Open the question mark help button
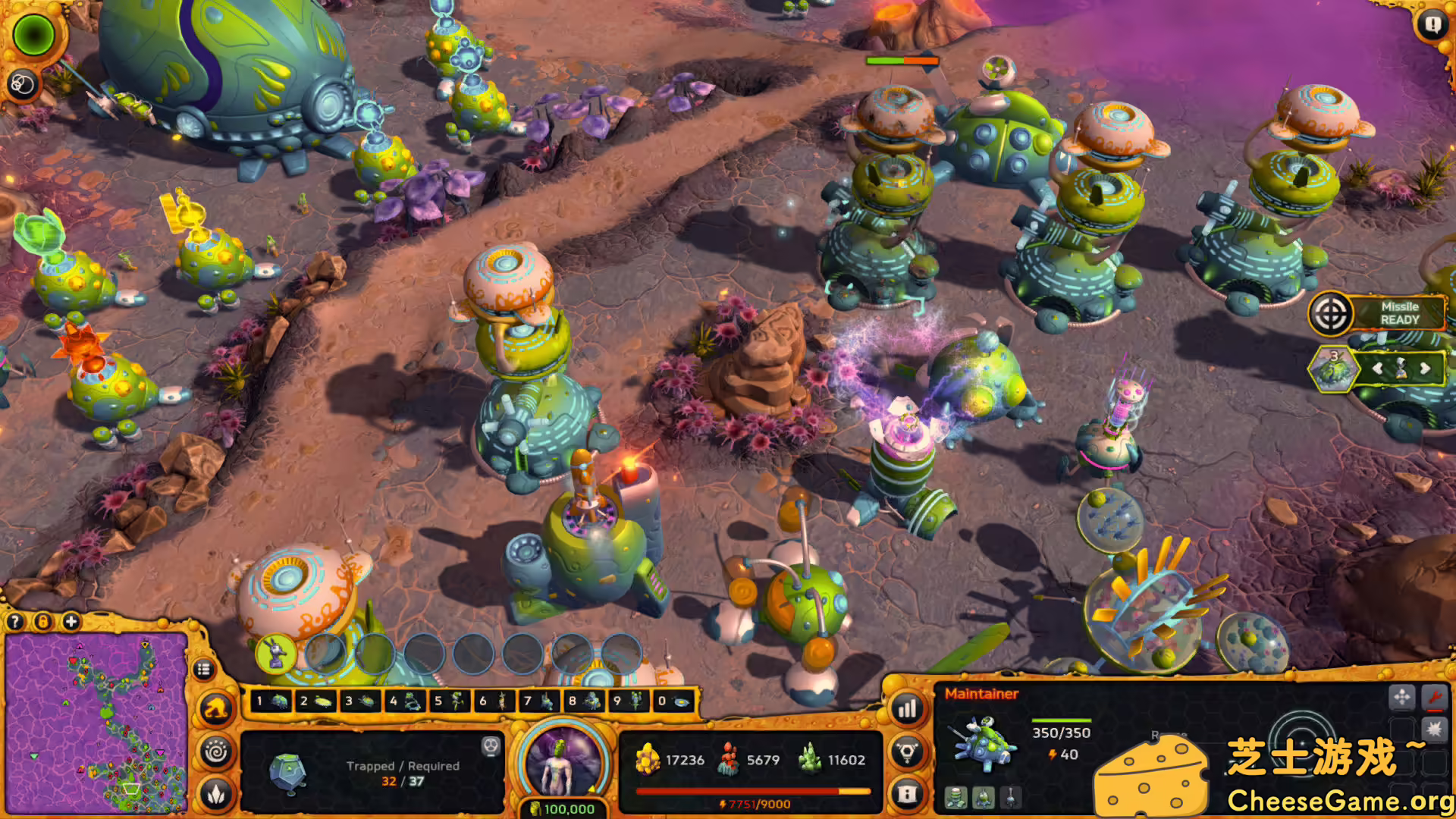This screenshot has height=819, width=1456. pyautogui.click(x=15, y=622)
